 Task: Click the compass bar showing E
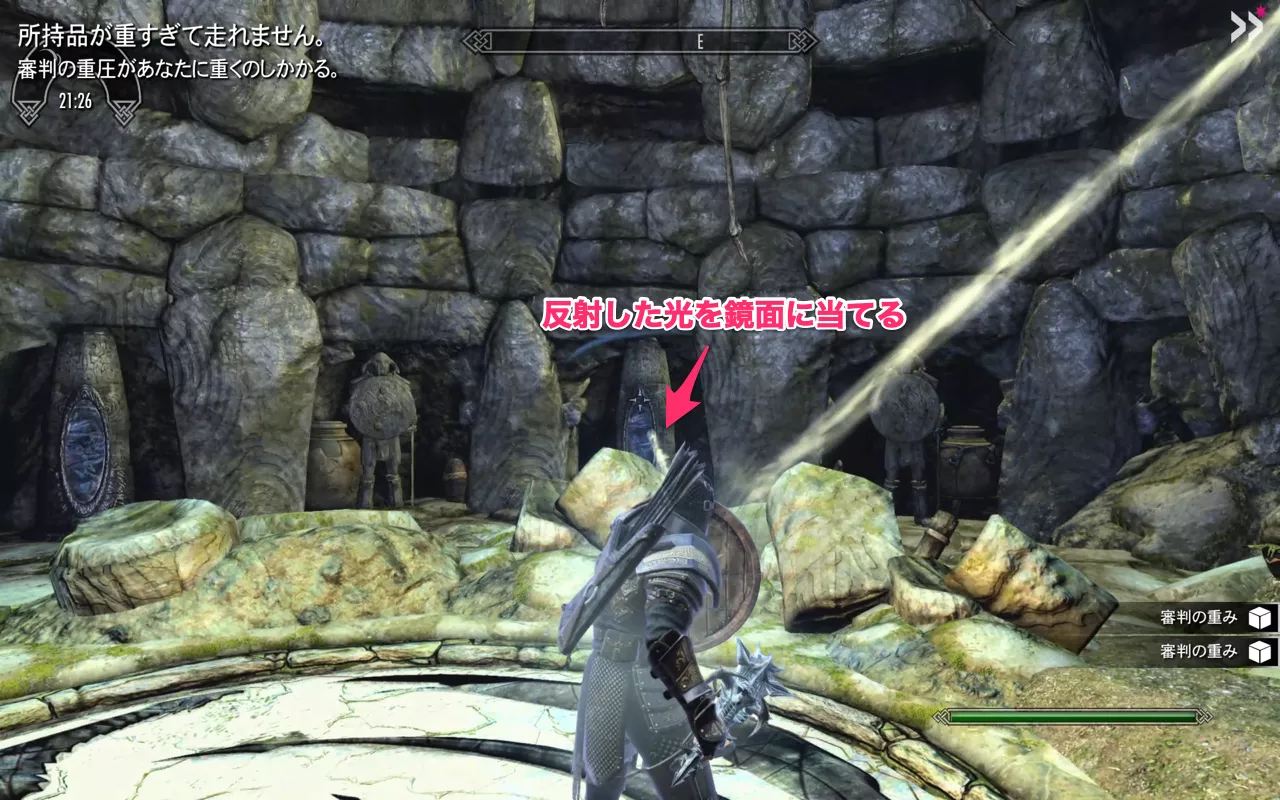pos(640,41)
